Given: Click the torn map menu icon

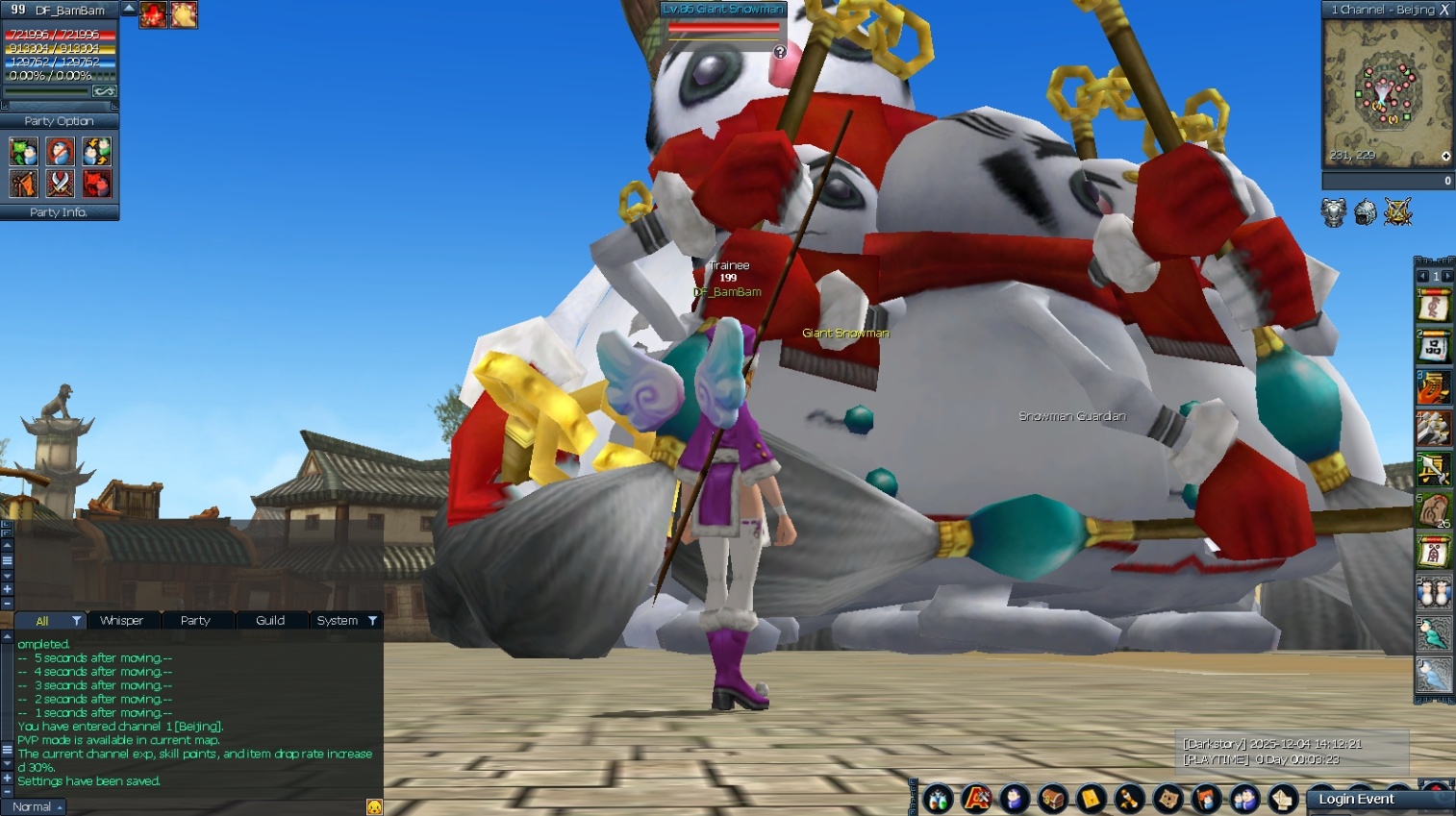Looking at the screenshot, I should click(1168, 799).
